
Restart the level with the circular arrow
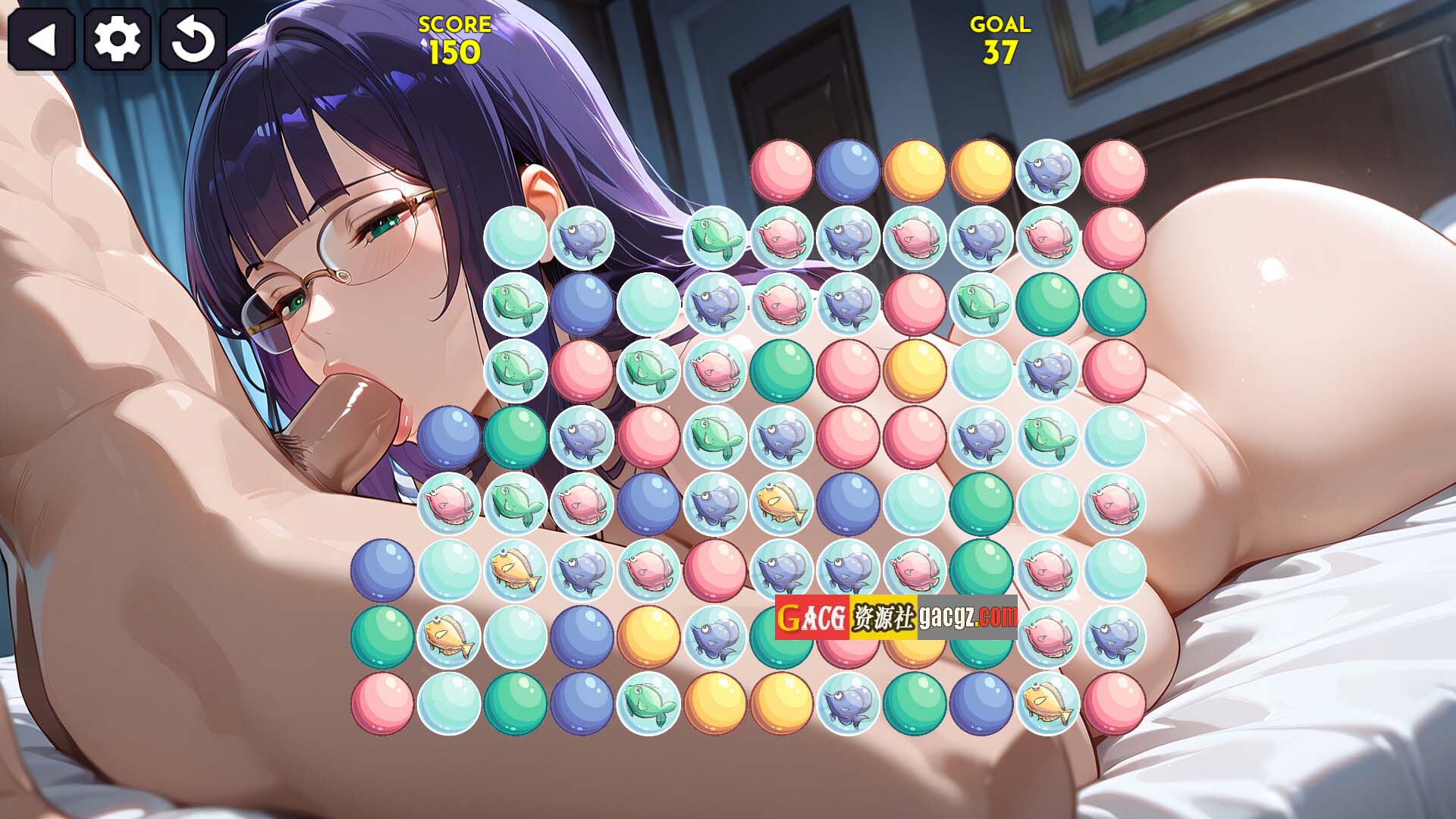(x=193, y=39)
